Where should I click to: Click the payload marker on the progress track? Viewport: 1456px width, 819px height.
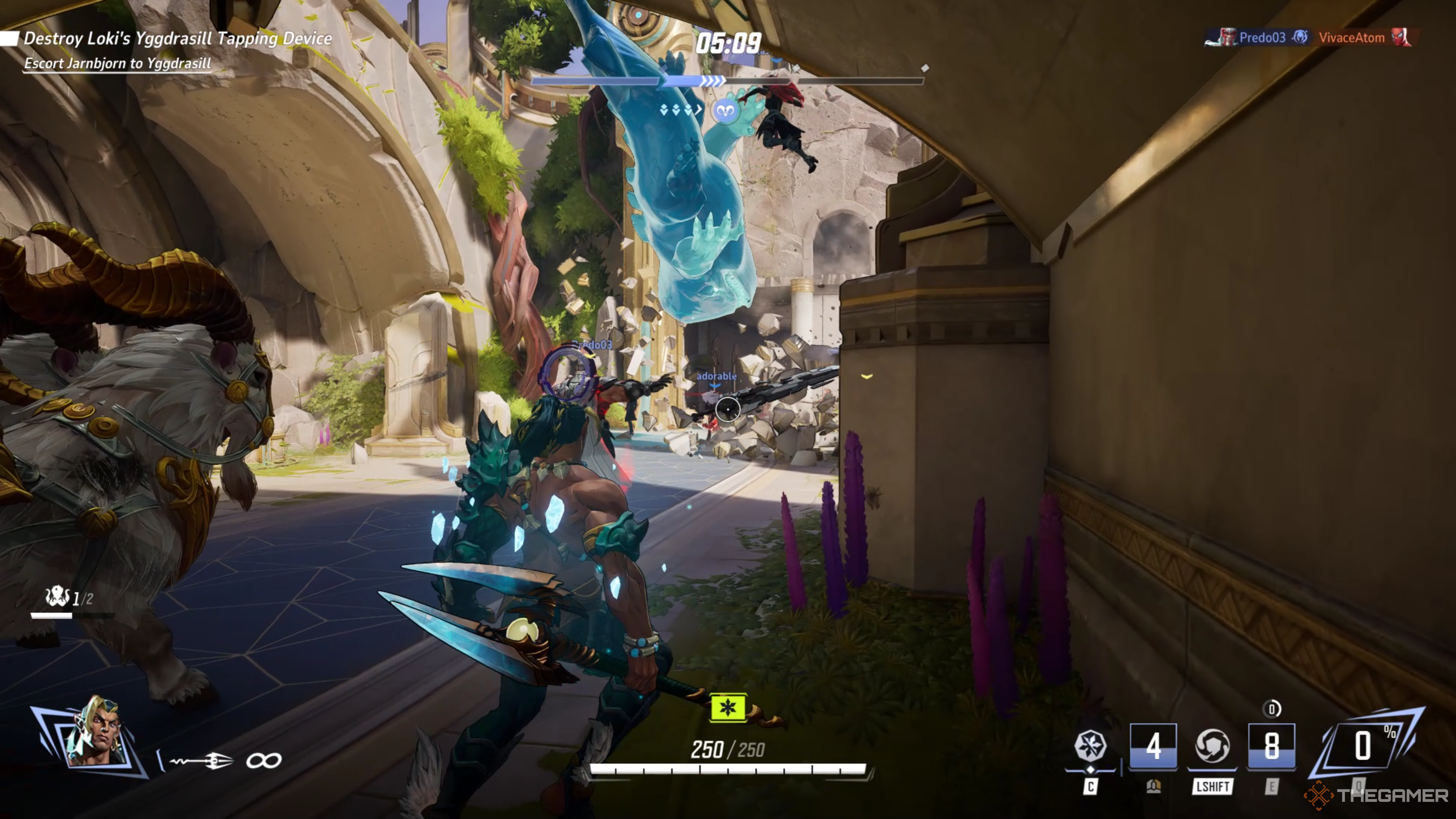pos(725,111)
